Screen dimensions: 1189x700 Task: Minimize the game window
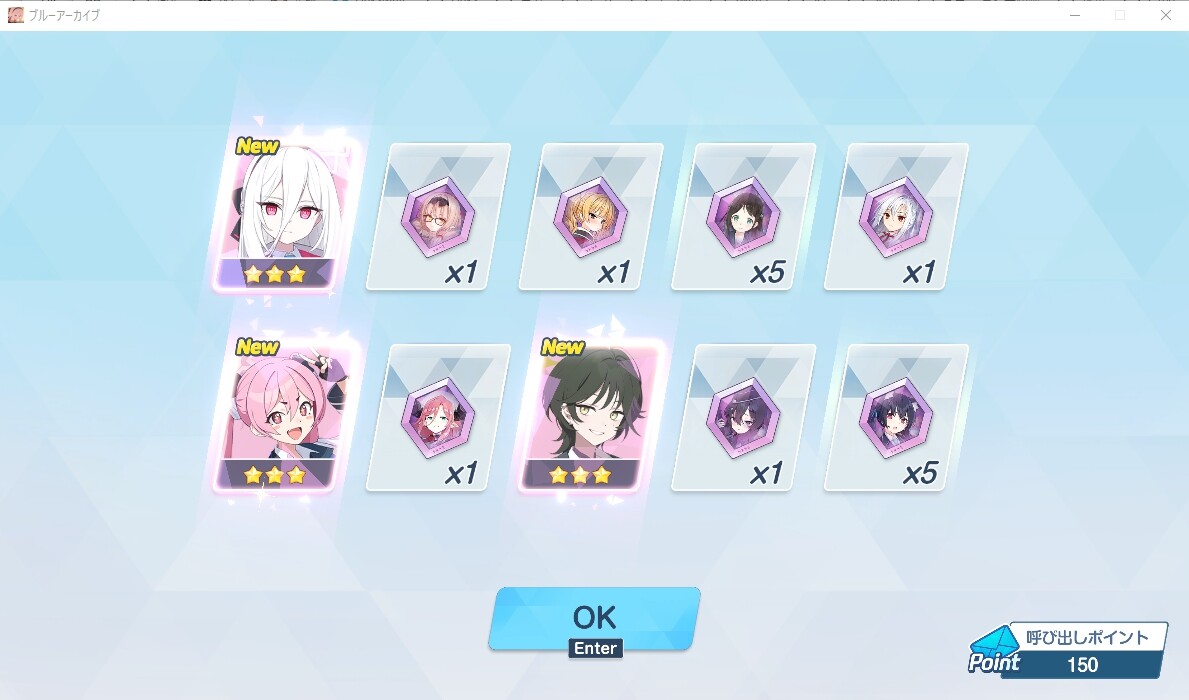[x=1076, y=15]
